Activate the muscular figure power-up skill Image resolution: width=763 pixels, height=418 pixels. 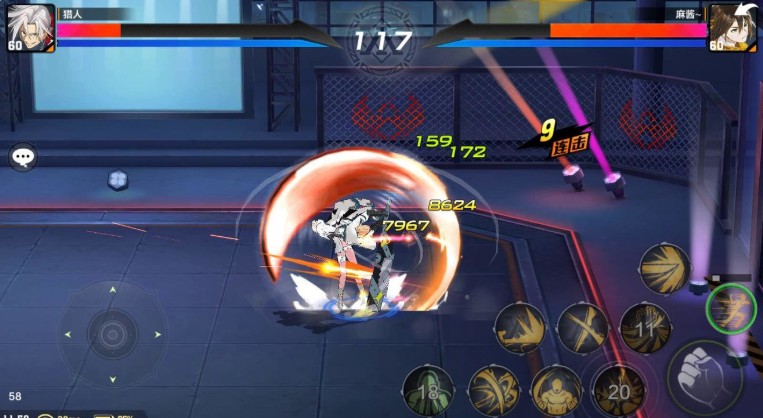(554, 390)
